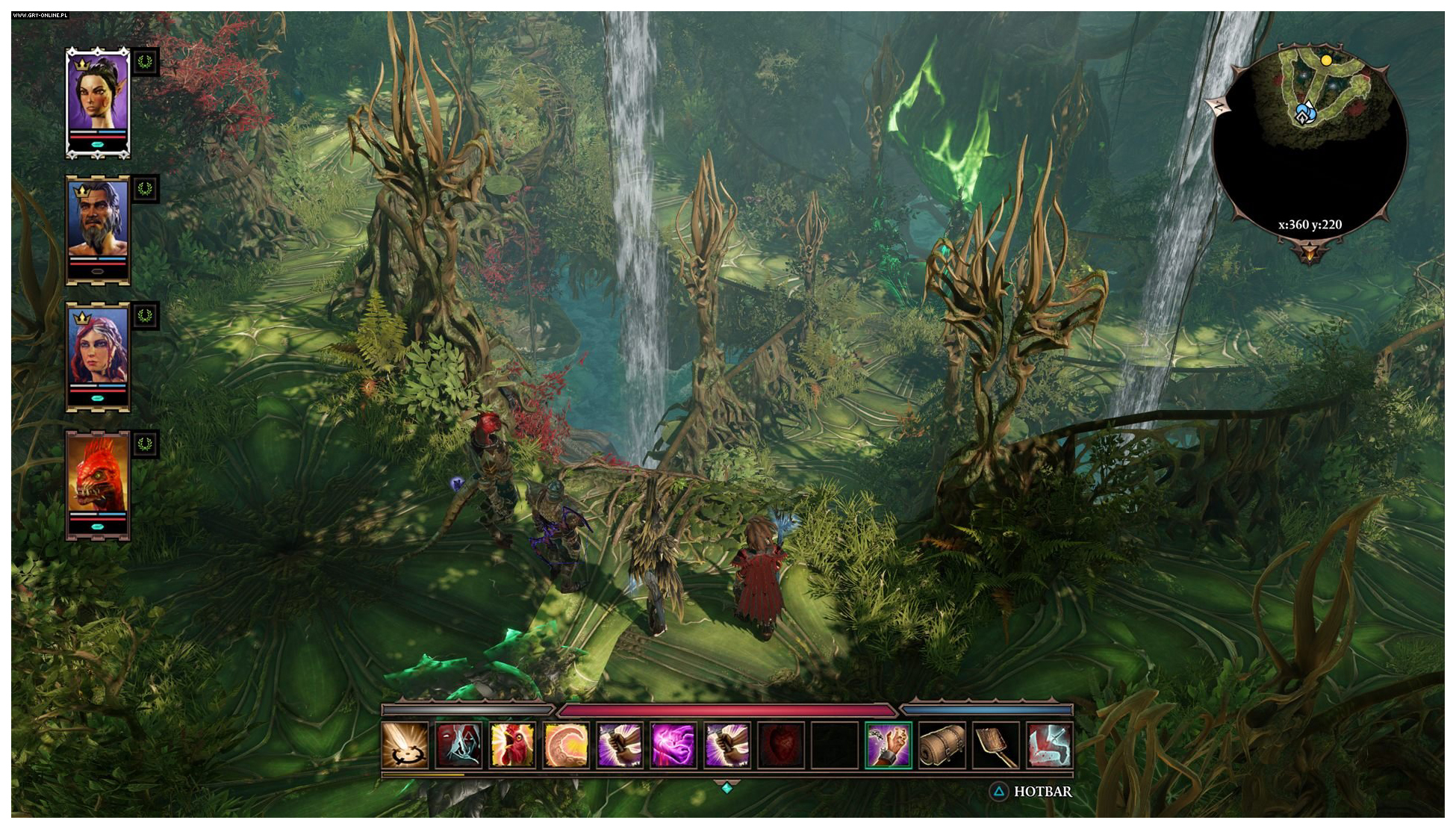Cast the glowing purple hand spell
Image resolution: width=1456 pixels, height=829 pixels.
tap(673, 745)
